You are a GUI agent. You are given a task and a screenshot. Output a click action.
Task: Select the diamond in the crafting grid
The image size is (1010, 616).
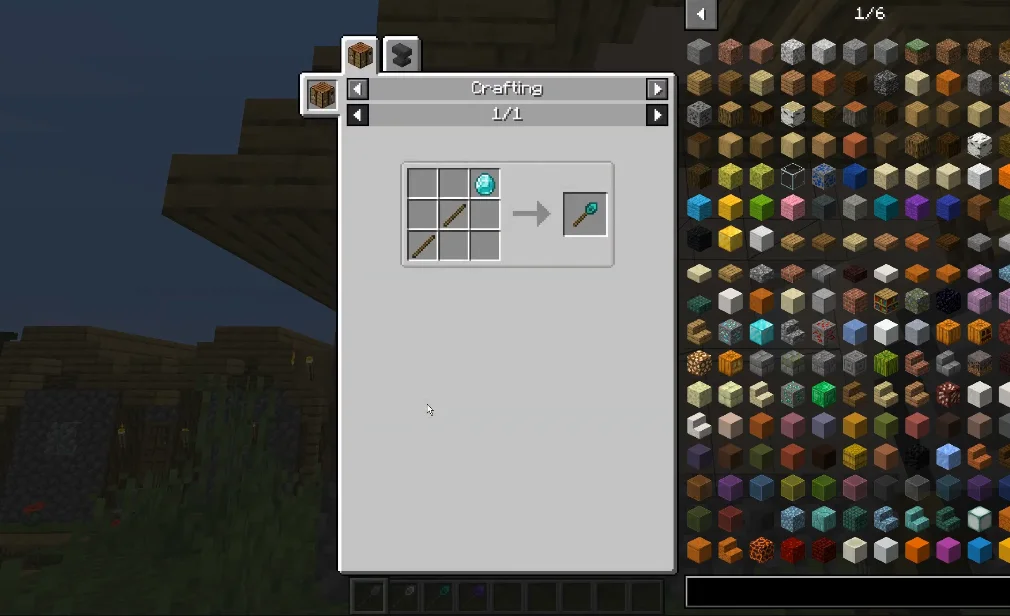[x=484, y=184]
